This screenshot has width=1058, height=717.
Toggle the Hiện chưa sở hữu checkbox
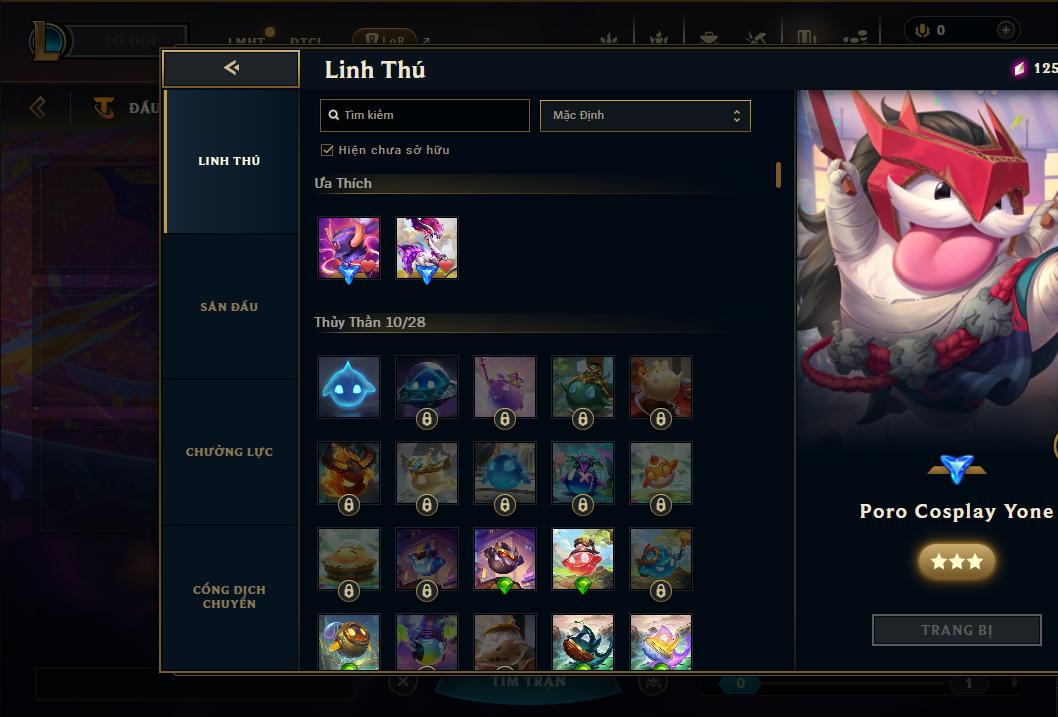tap(327, 150)
